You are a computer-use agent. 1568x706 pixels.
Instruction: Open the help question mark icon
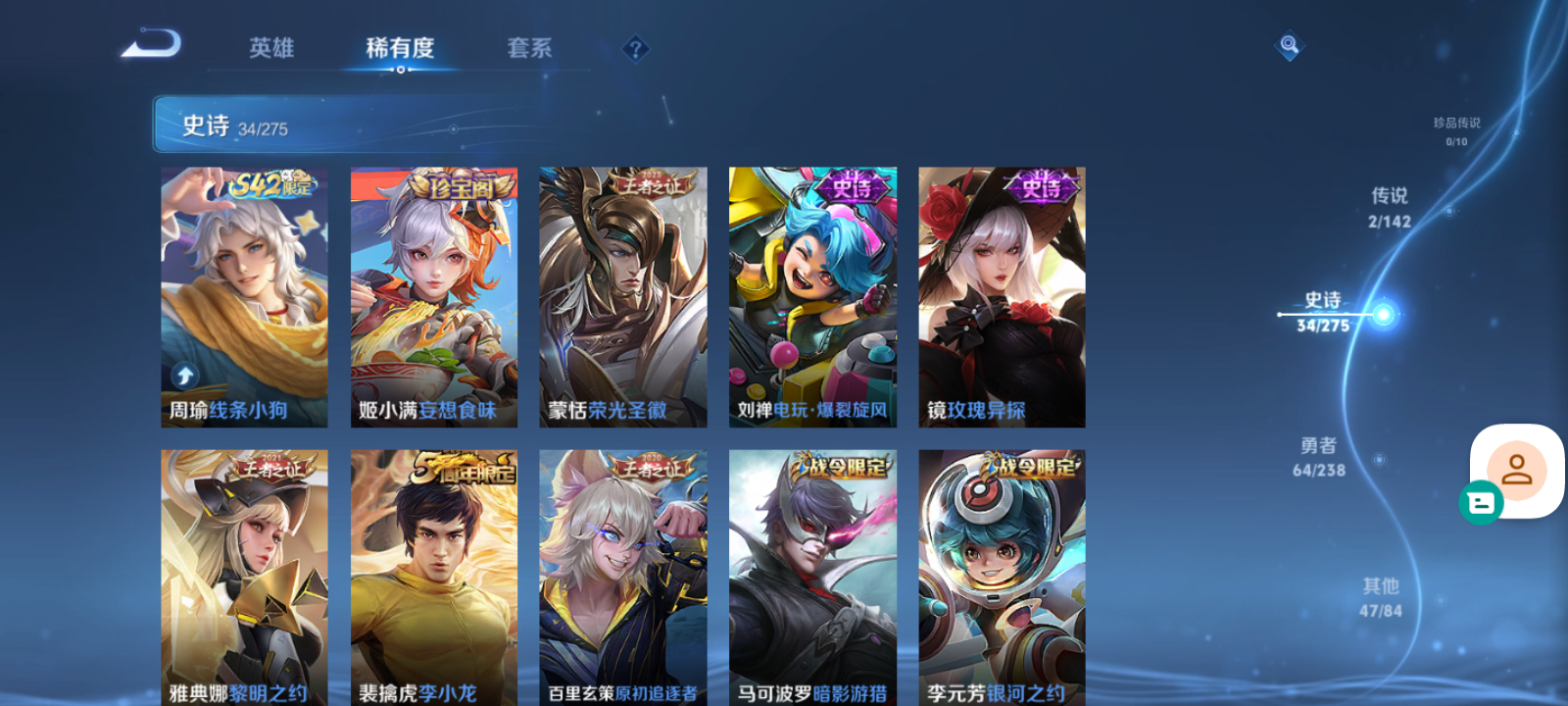637,47
